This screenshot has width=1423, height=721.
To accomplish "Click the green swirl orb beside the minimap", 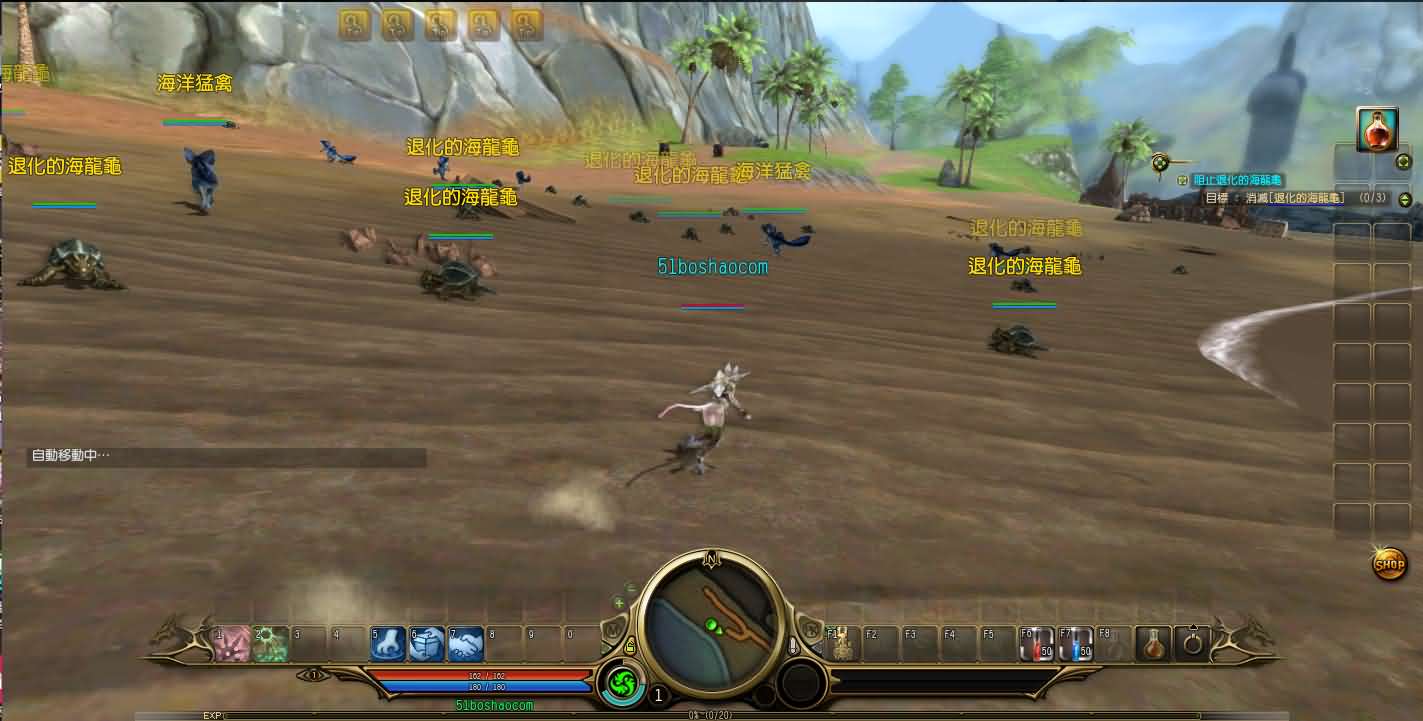I will (624, 686).
